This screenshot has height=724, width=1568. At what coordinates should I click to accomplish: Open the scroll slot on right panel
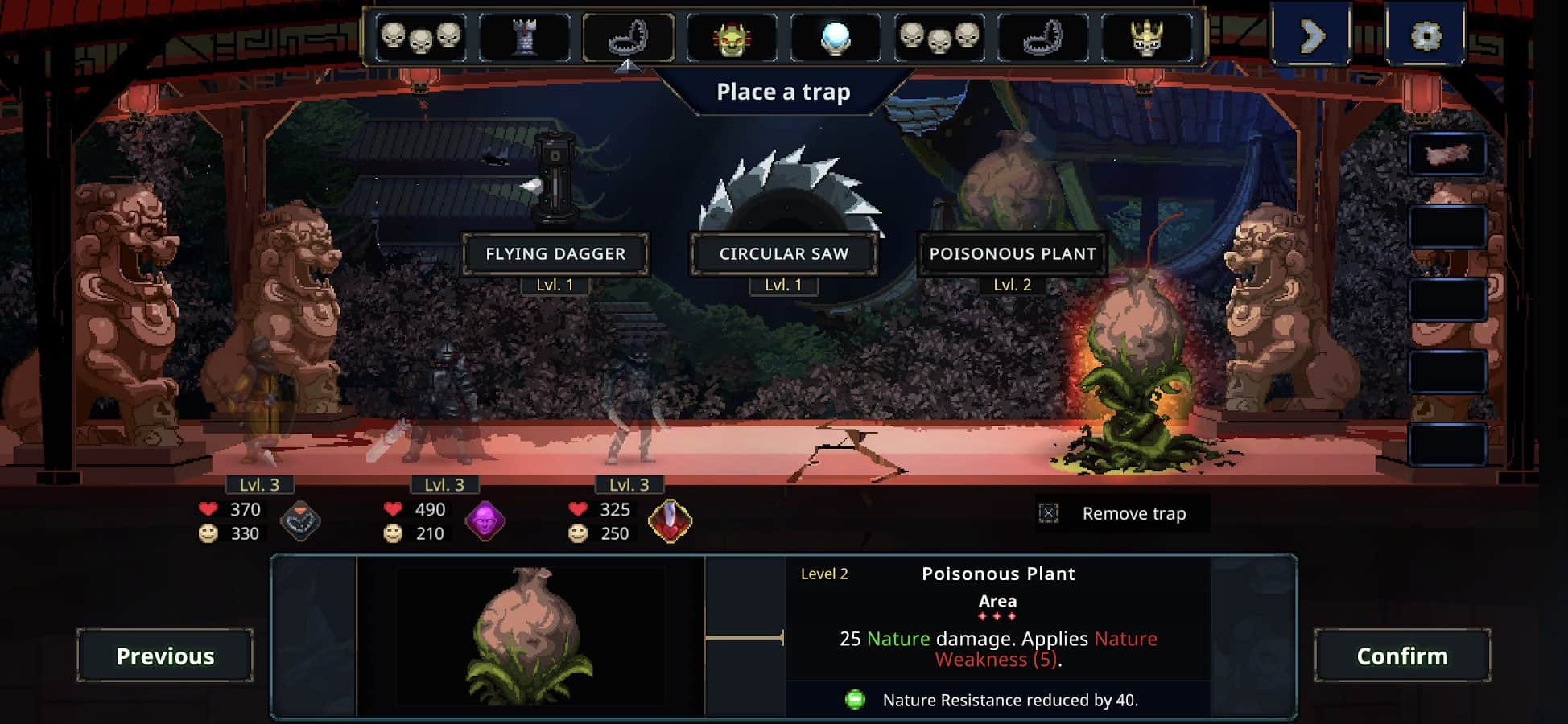(x=1447, y=154)
